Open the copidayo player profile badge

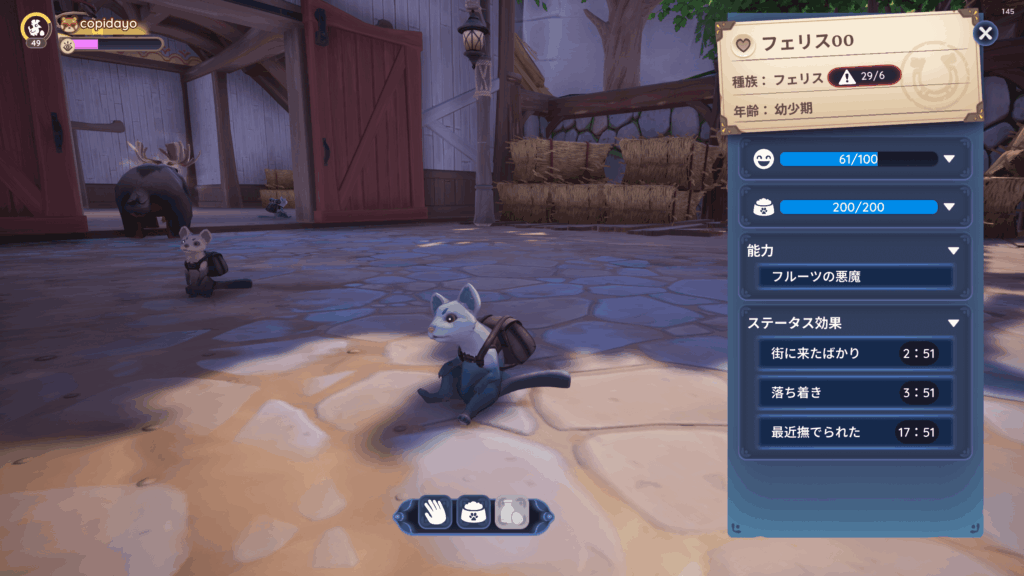click(36, 29)
